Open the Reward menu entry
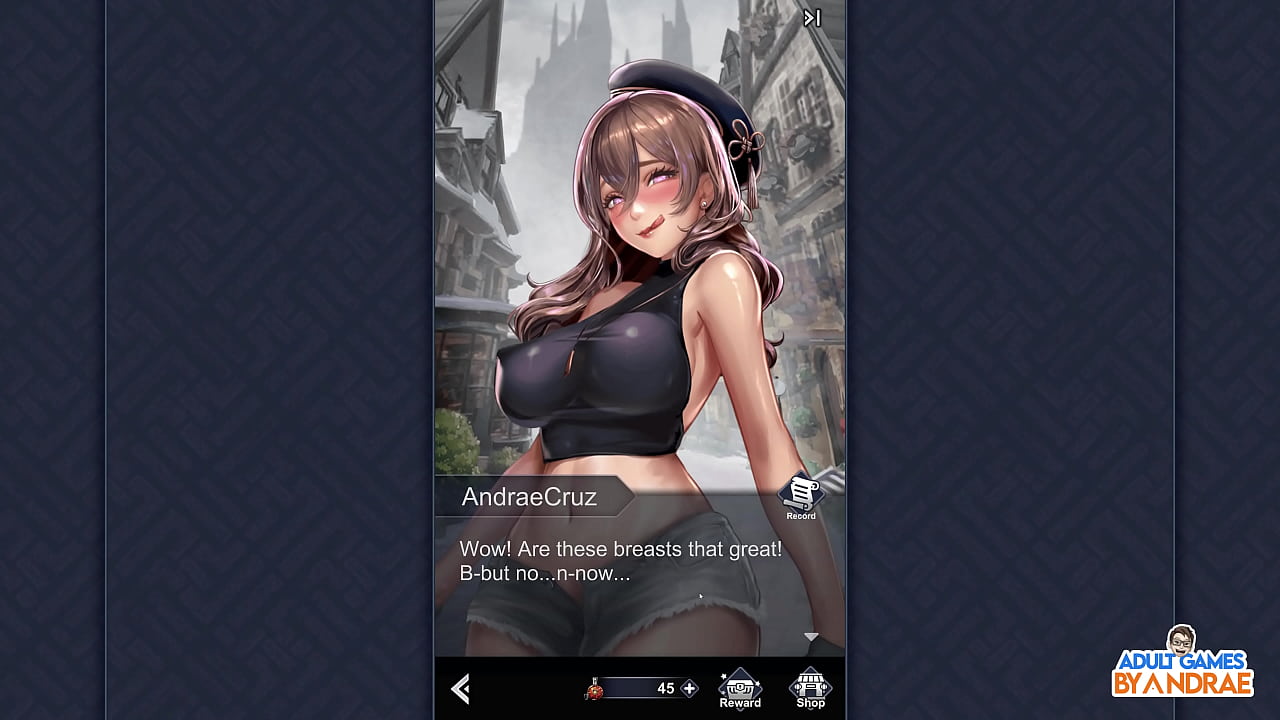 click(739, 690)
